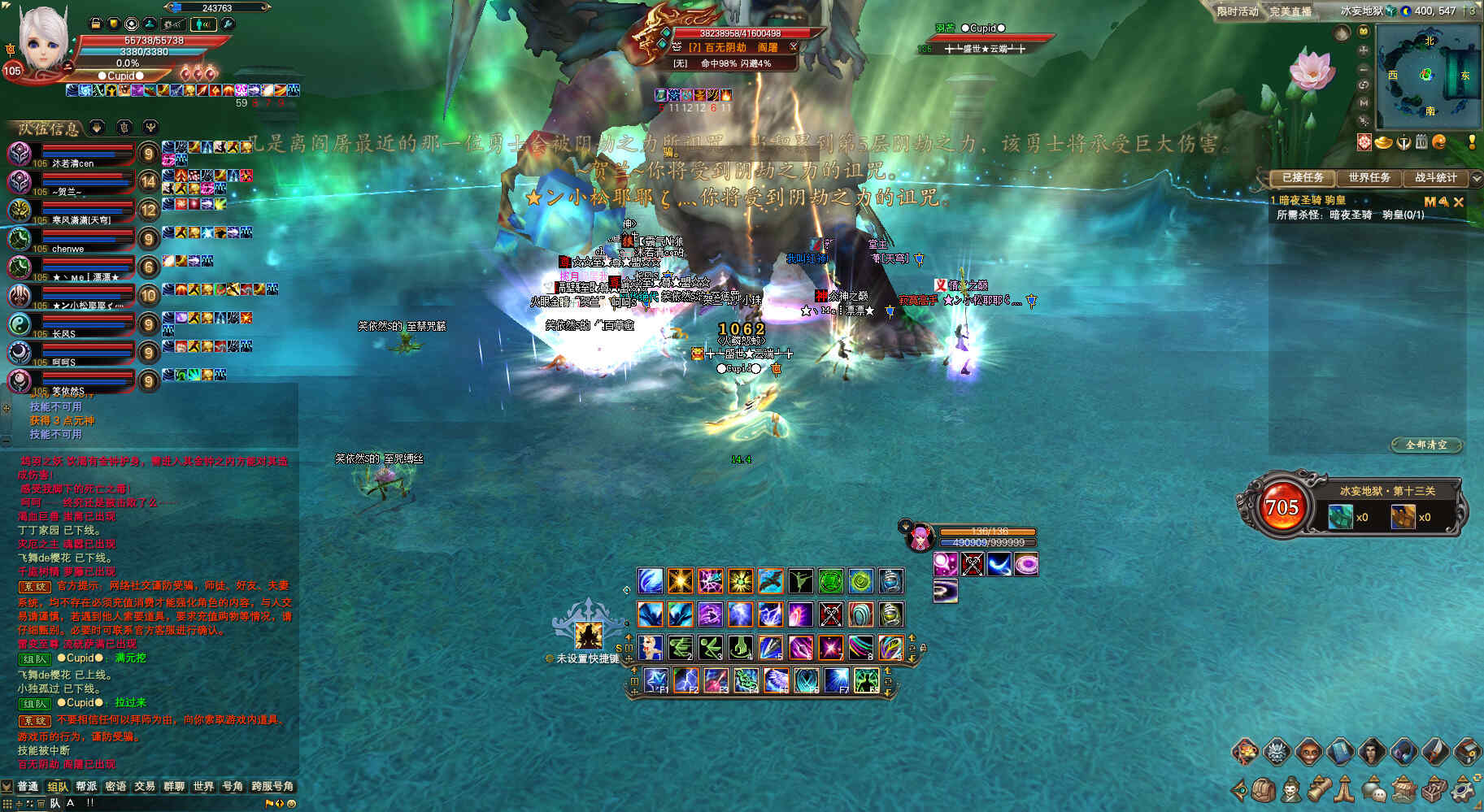Open the gold ingot shop icon
The height and width of the screenshot is (812, 1484).
coord(1383,142)
